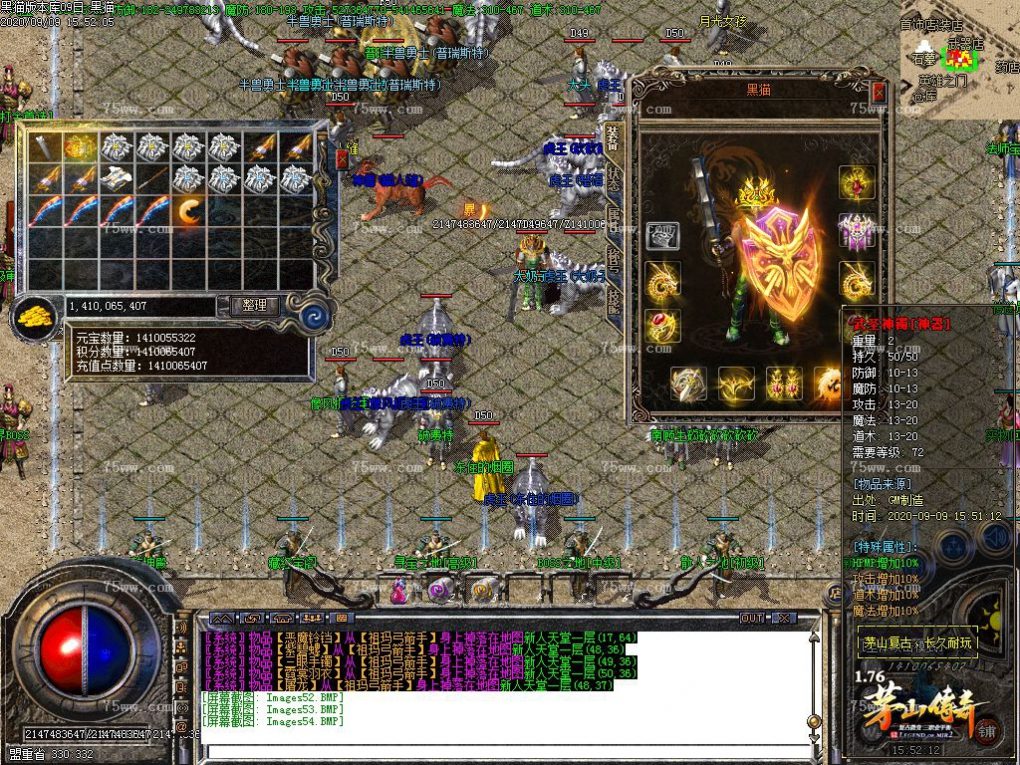This screenshot has width=1020, height=765.
Task: Choose the grey scroll item in the bag's first slot
Action: coord(44,148)
